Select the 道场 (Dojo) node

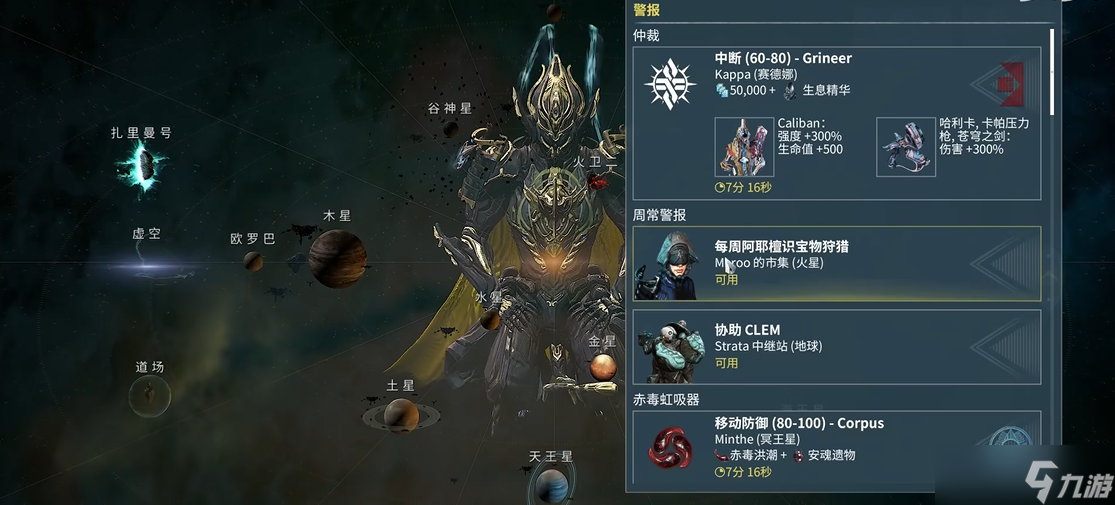(x=150, y=395)
